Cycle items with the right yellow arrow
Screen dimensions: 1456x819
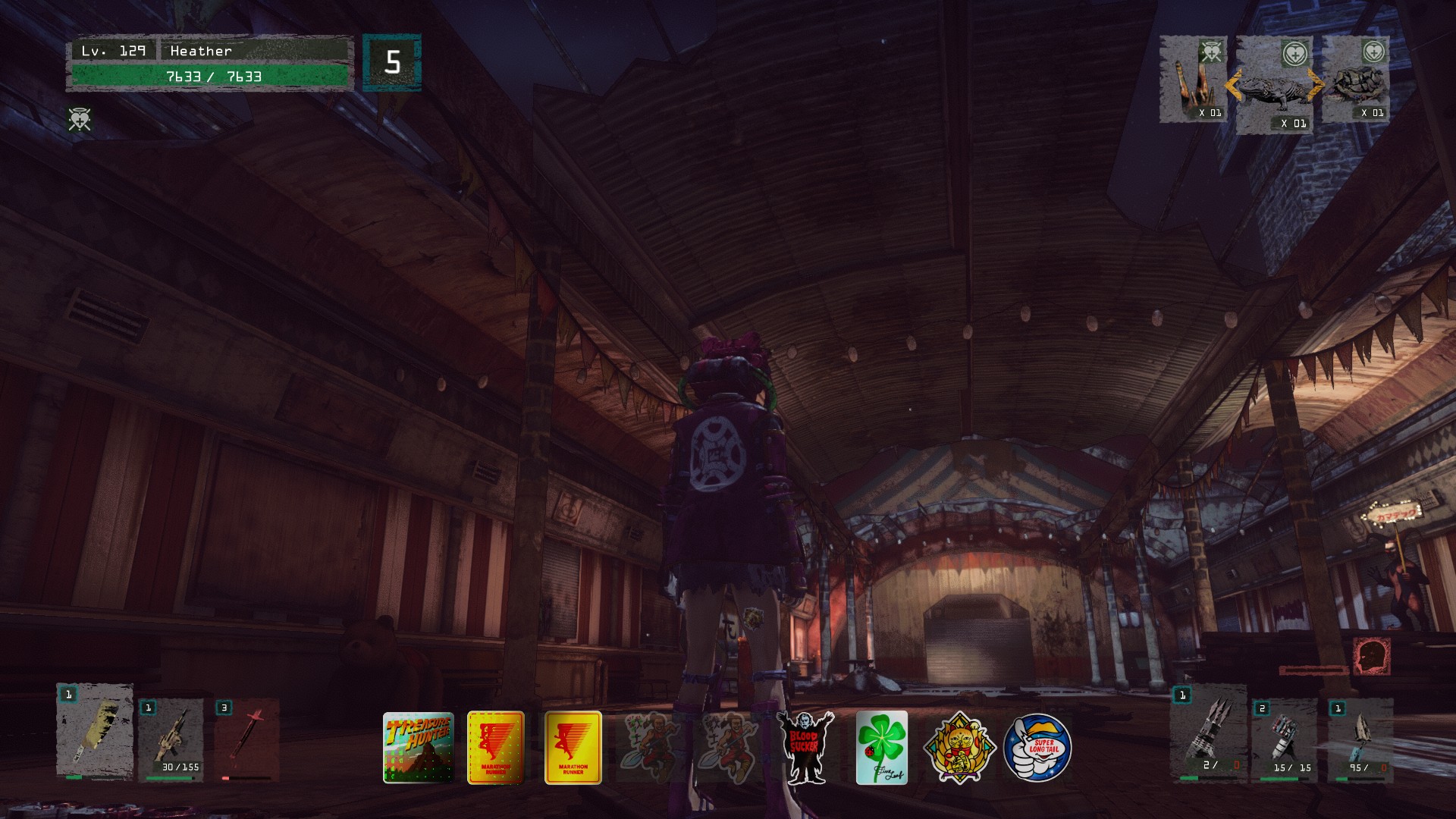tap(1316, 85)
